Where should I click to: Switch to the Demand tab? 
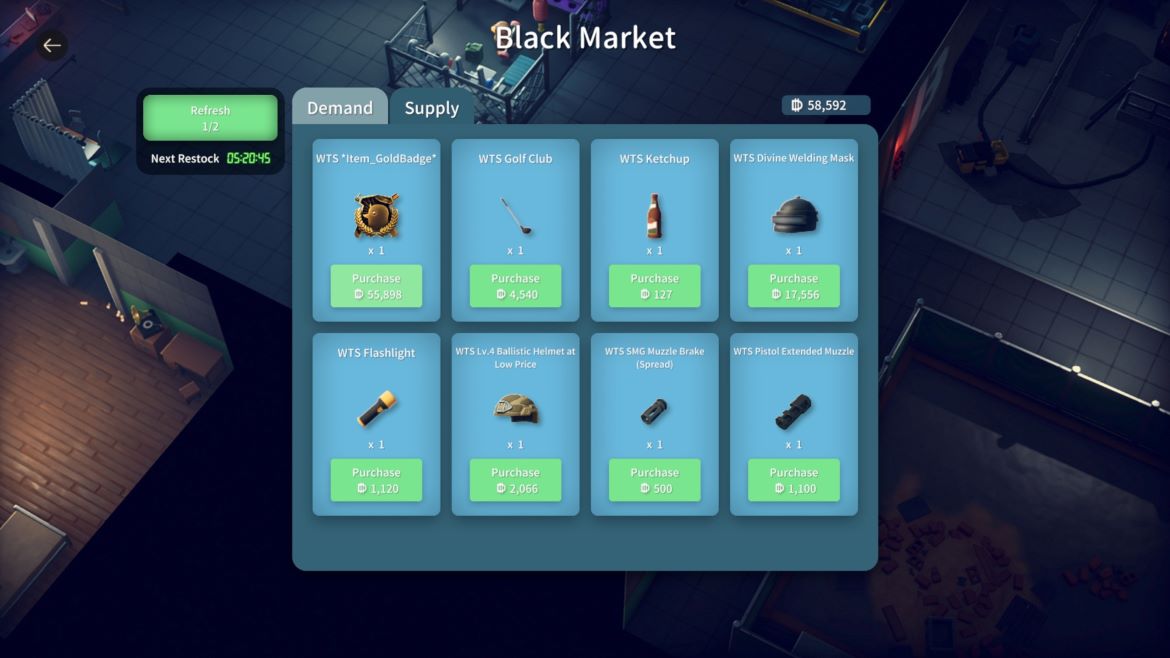(340, 108)
